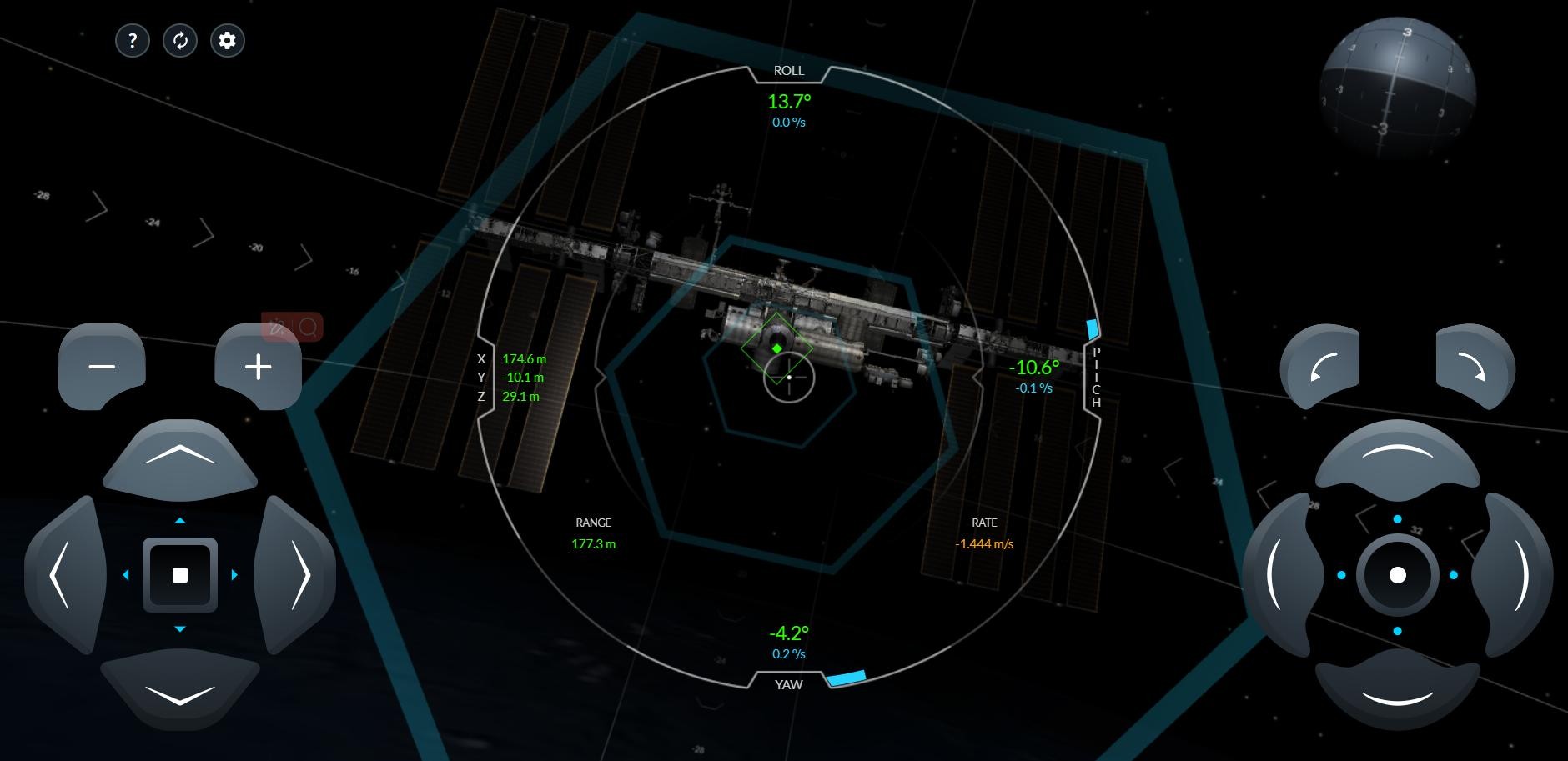Restart the simulation with the circular arrows button

click(180, 40)
